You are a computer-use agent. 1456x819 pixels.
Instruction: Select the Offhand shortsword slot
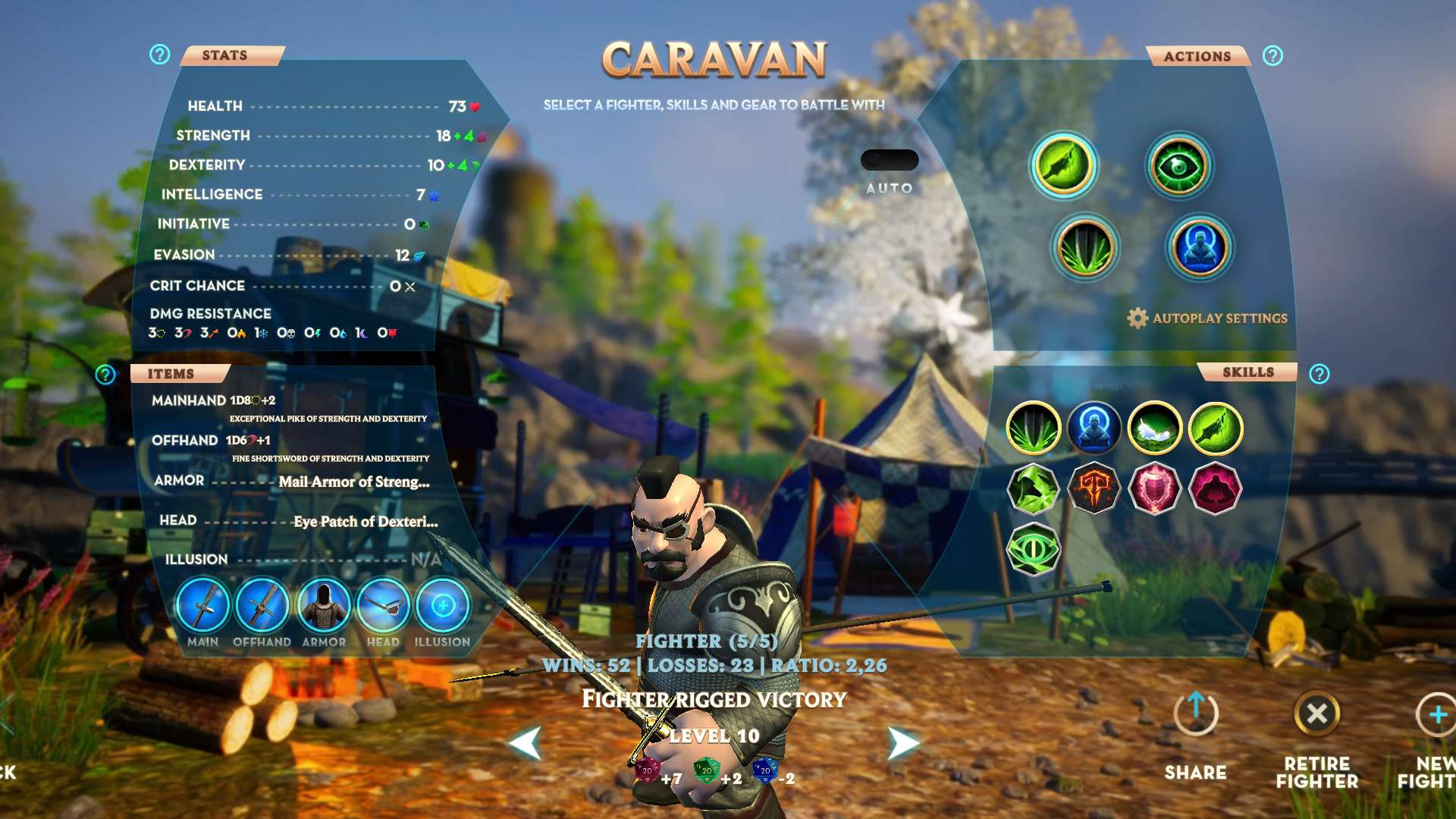(262, 605)
